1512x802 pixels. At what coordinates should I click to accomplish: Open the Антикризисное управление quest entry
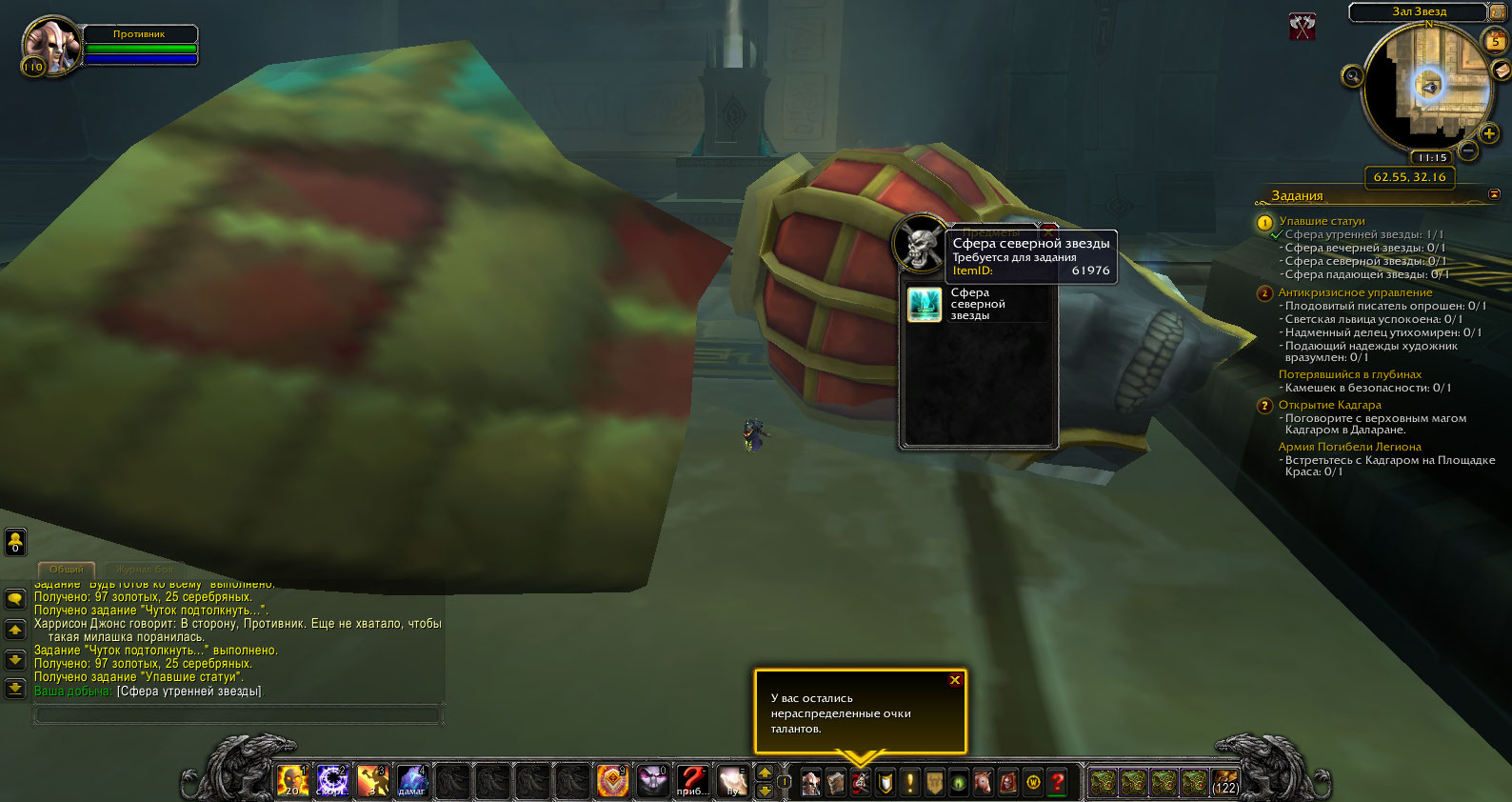[1355, 292]
